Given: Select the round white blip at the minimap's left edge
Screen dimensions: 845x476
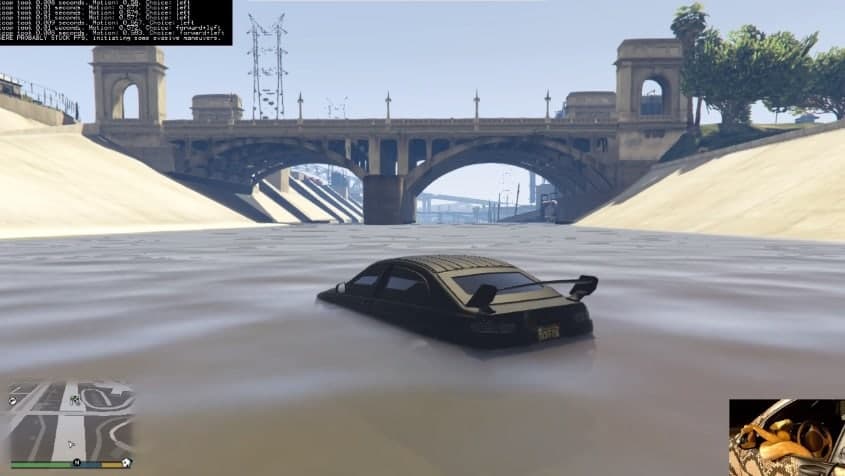Looking at the screenshot, I should [12, 401].
